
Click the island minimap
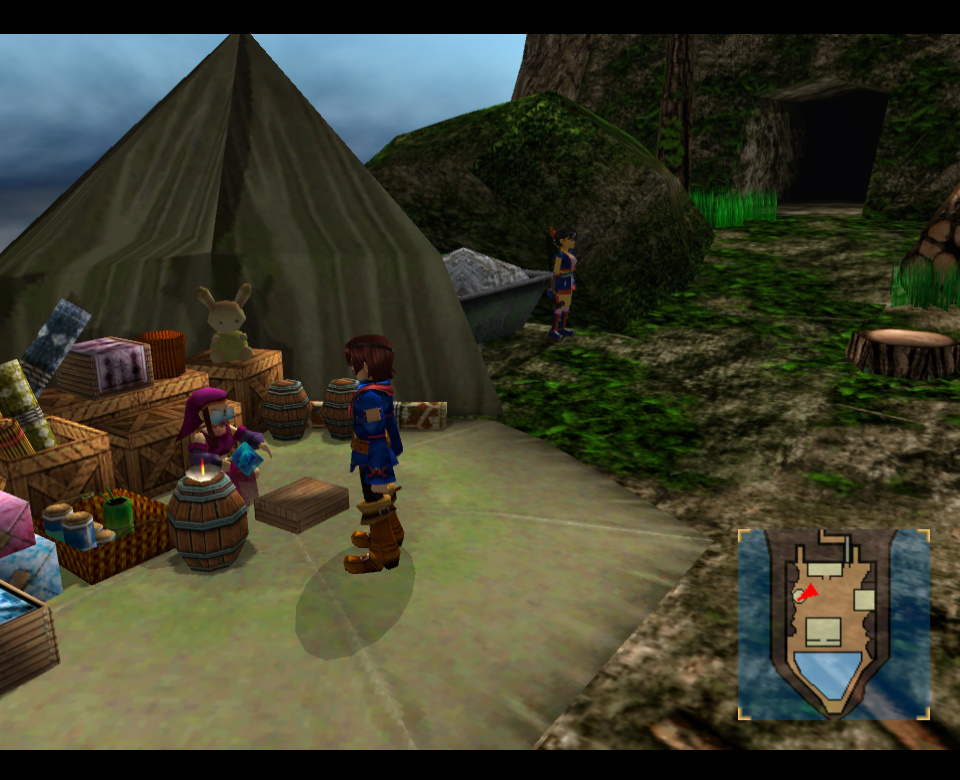tap(834, 624)
